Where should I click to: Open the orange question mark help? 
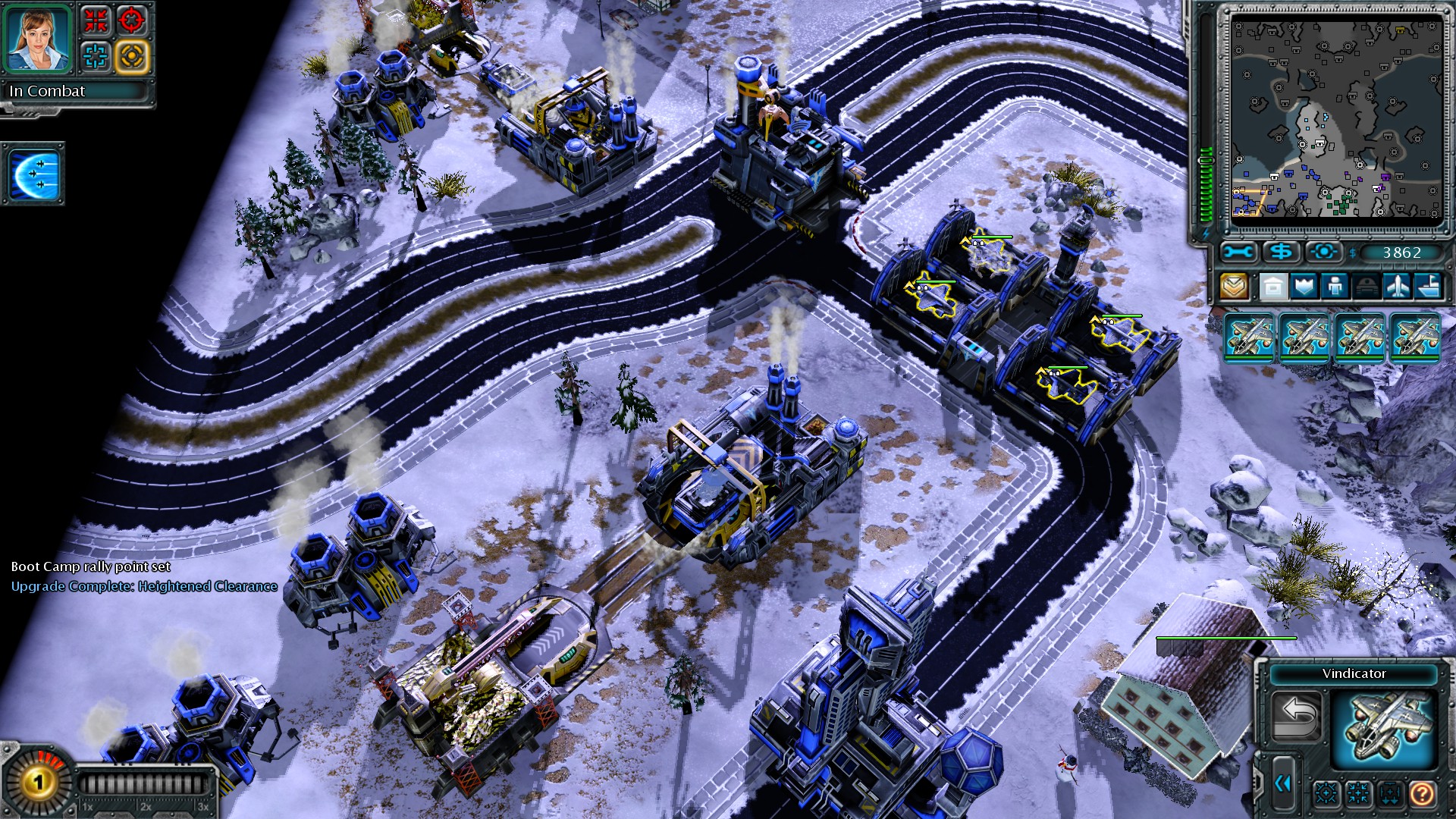click(1421, 794)
